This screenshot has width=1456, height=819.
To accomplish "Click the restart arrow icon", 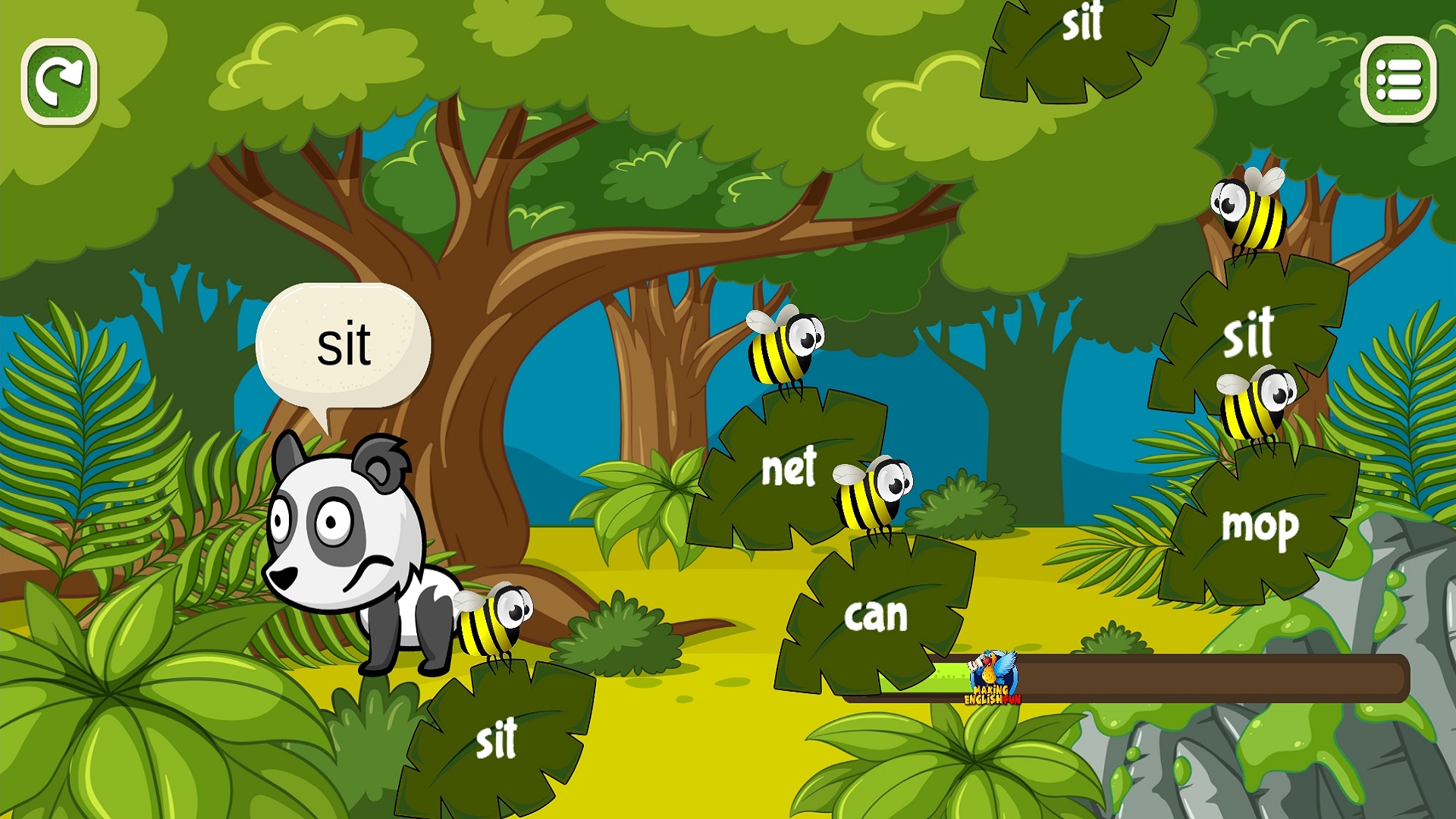I will click(59, 83).
